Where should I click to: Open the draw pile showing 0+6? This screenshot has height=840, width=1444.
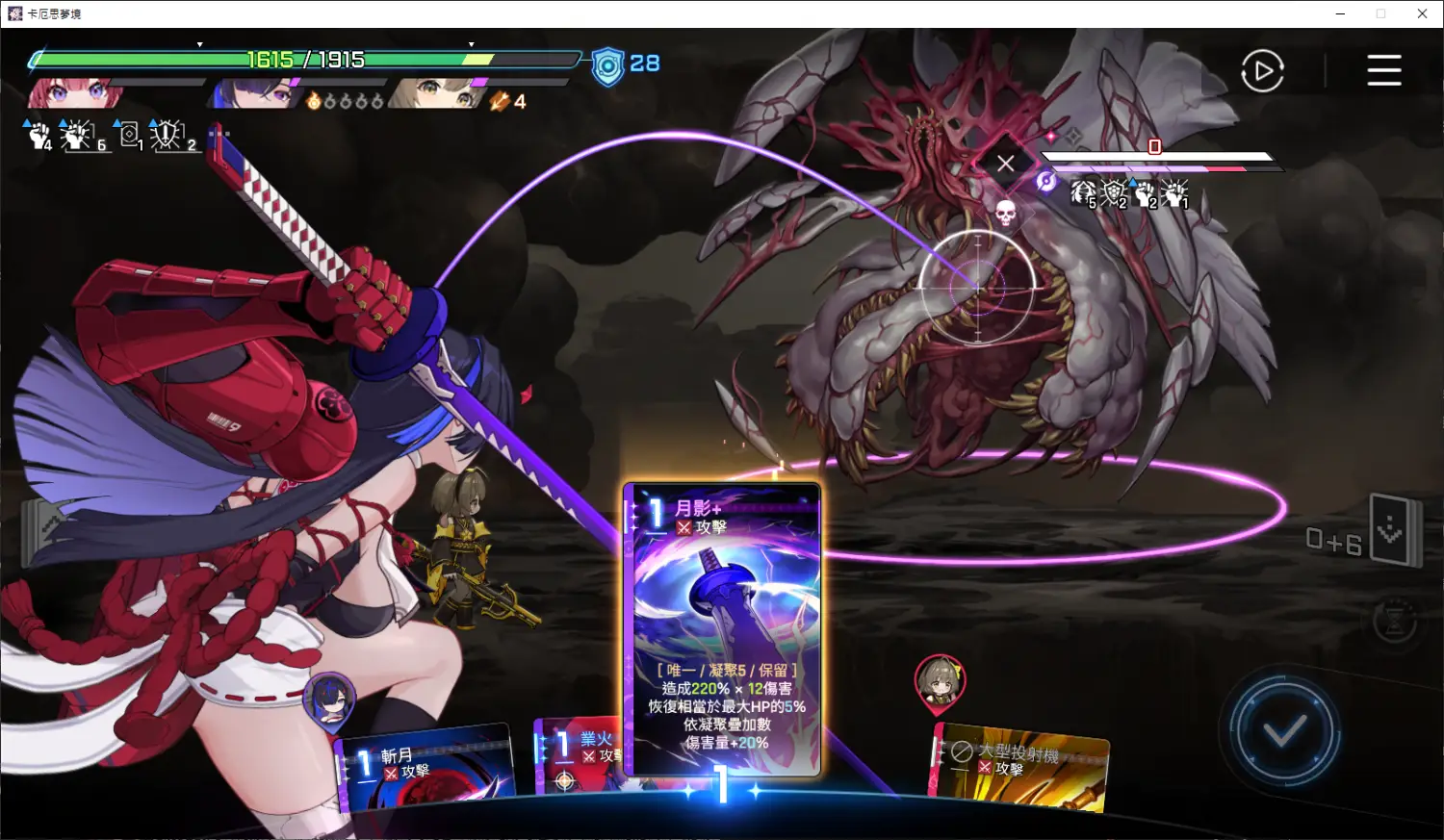click(x=1393, y=530)
